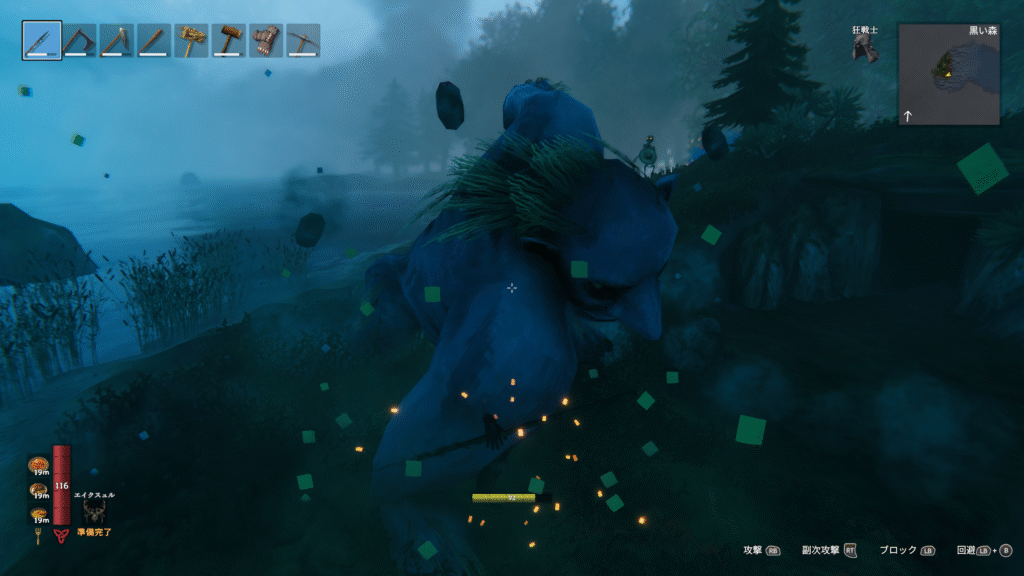Select the dark-bladed axe hotbar slot
This screenshot has width=1024, height=576.
(x=79, y=40)
